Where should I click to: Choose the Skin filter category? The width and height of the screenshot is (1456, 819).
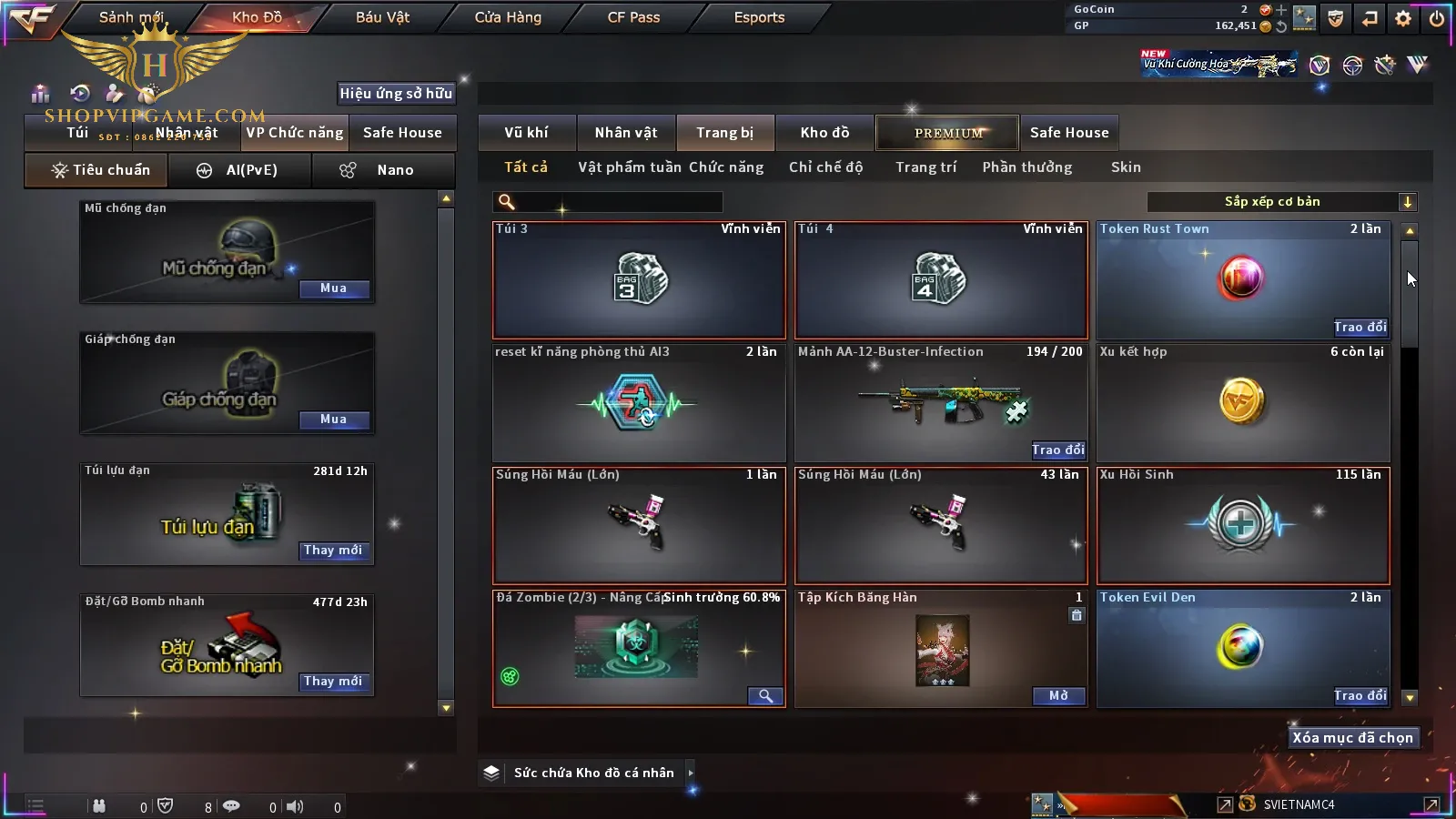click(x=1126, y=167)
